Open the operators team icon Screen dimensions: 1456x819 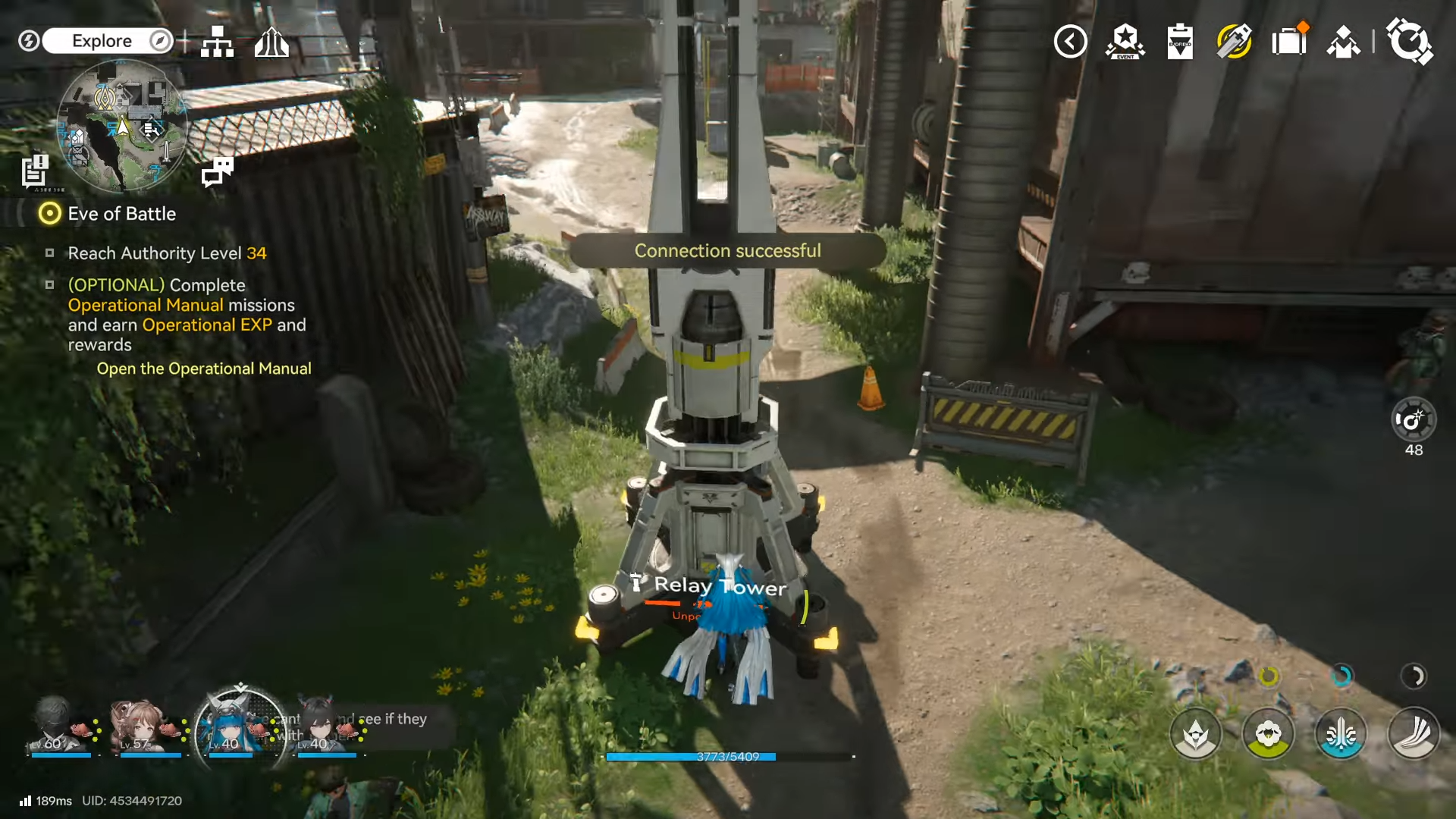pos(1343,42)
